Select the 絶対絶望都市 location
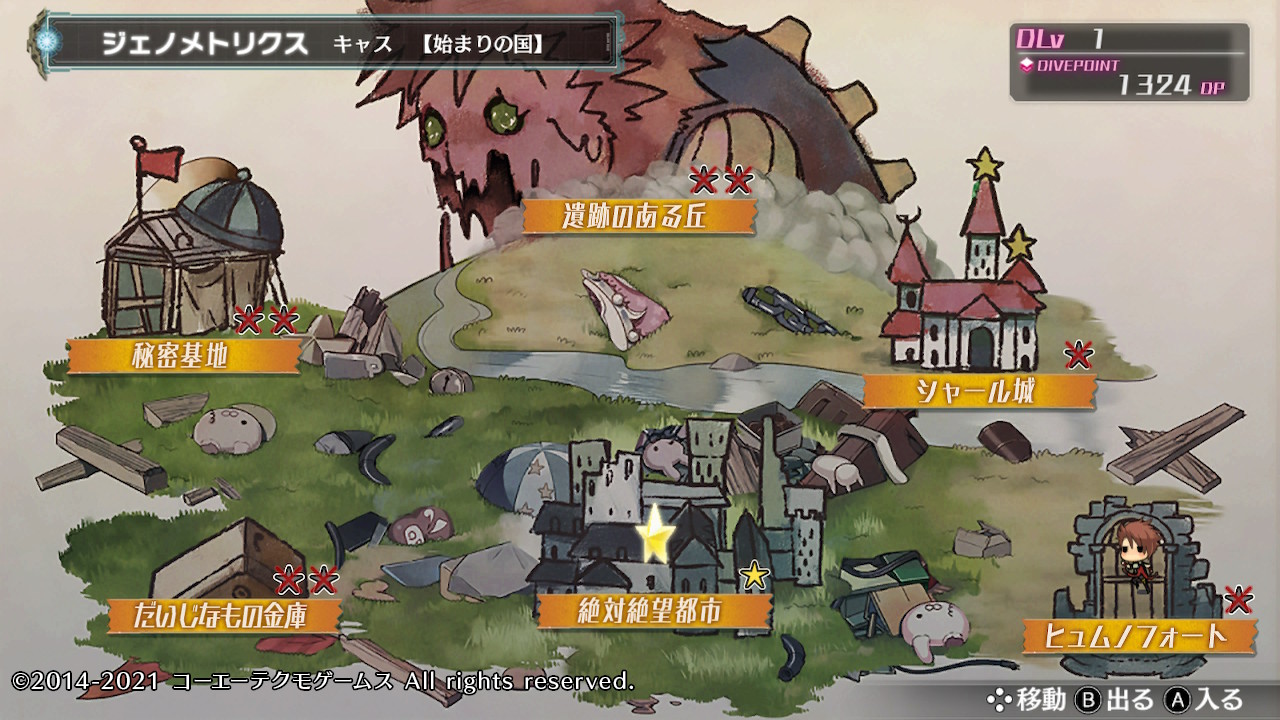Image resolution: width=1280 pixels, height=720 pixels. click(x=654, y=610)
